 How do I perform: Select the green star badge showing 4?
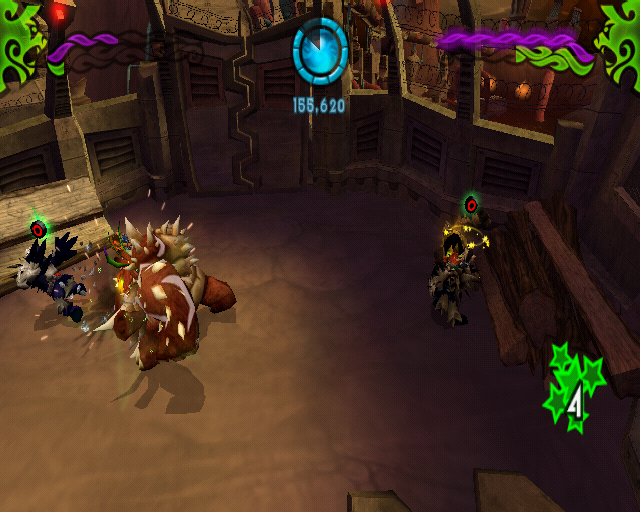(x=573, y=391)
